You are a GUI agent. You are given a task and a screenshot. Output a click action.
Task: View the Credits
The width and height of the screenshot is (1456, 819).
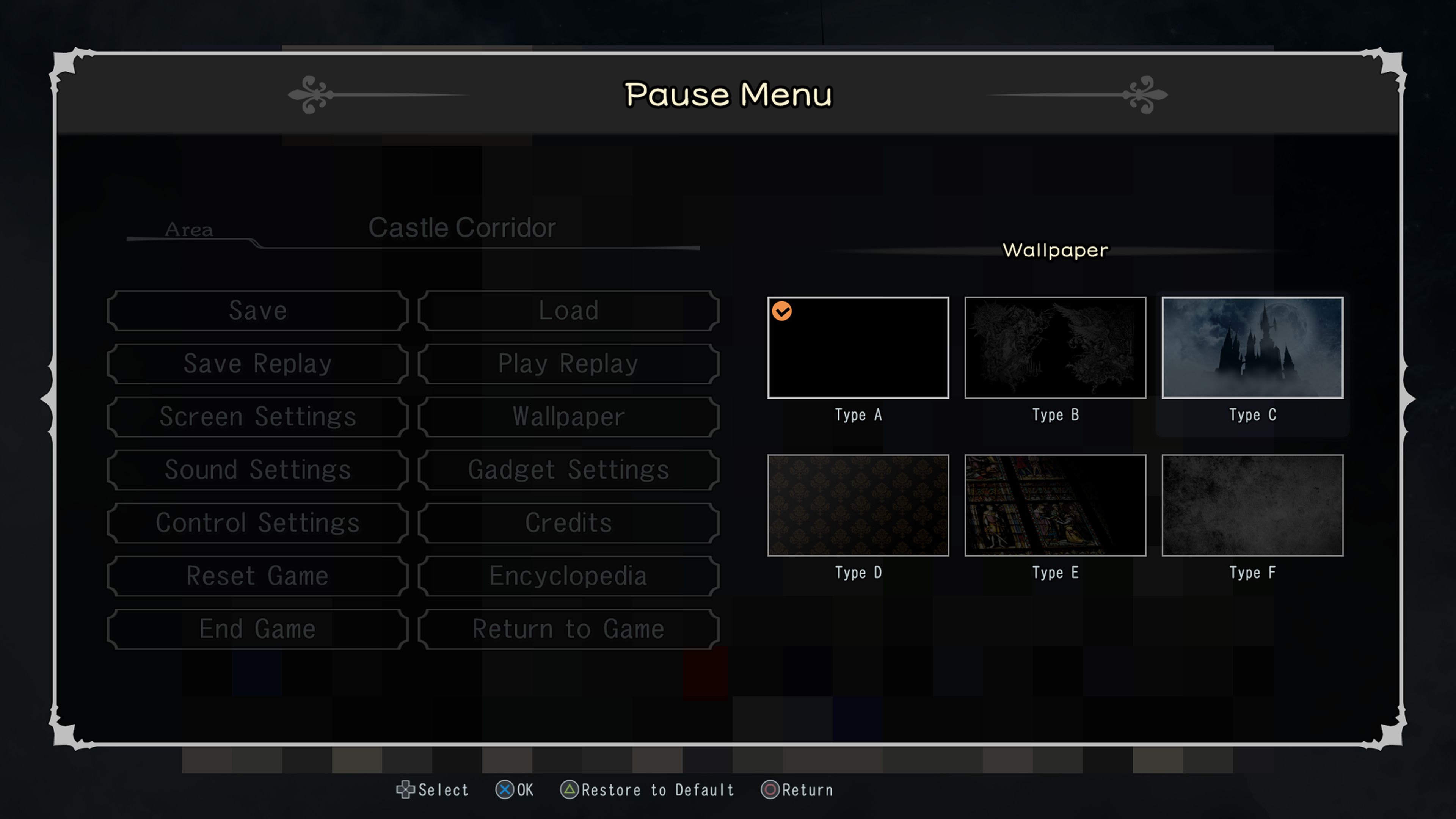click(x=568, y=523)
